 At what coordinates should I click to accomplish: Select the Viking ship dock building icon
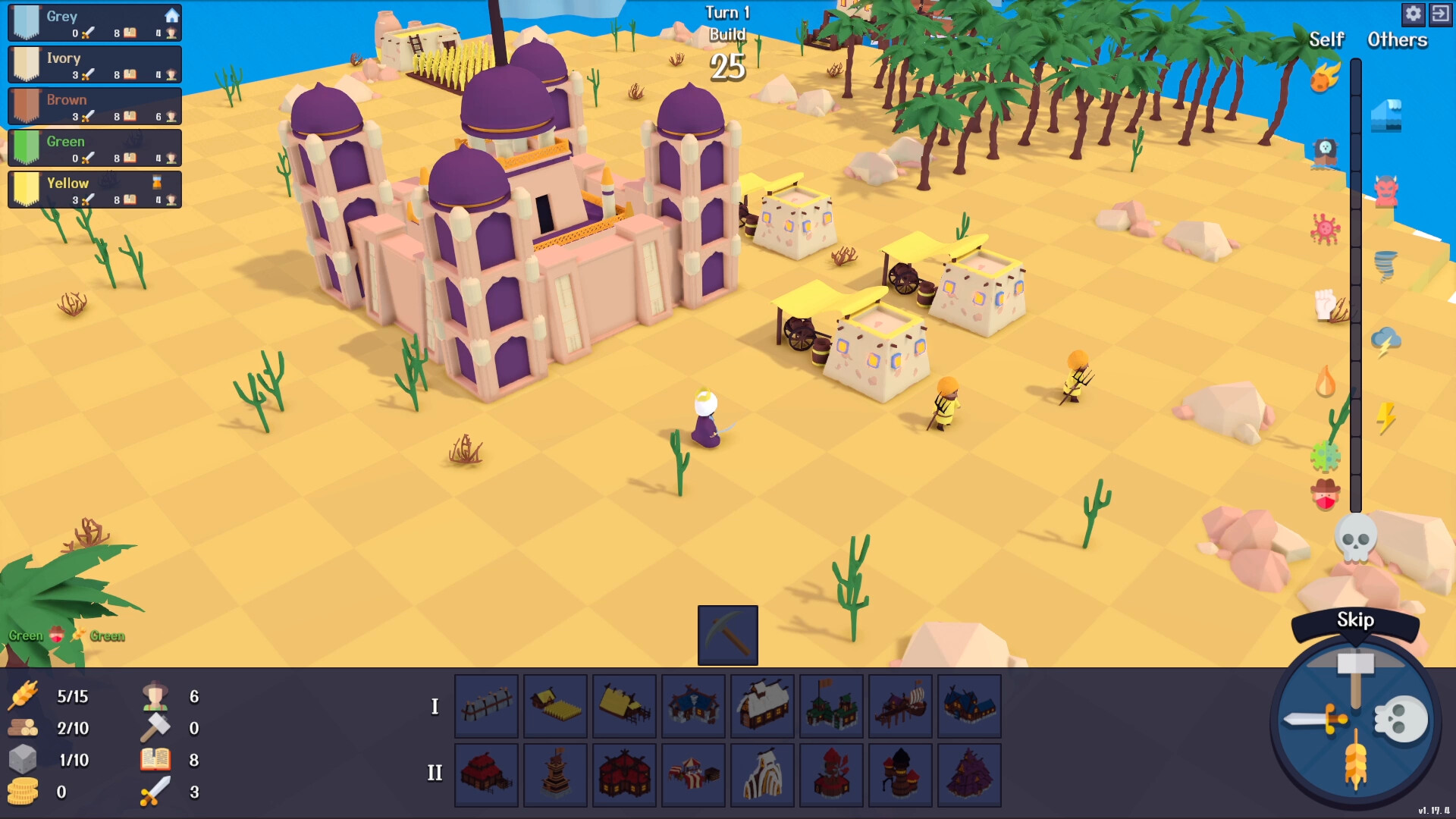coord(900,706)
